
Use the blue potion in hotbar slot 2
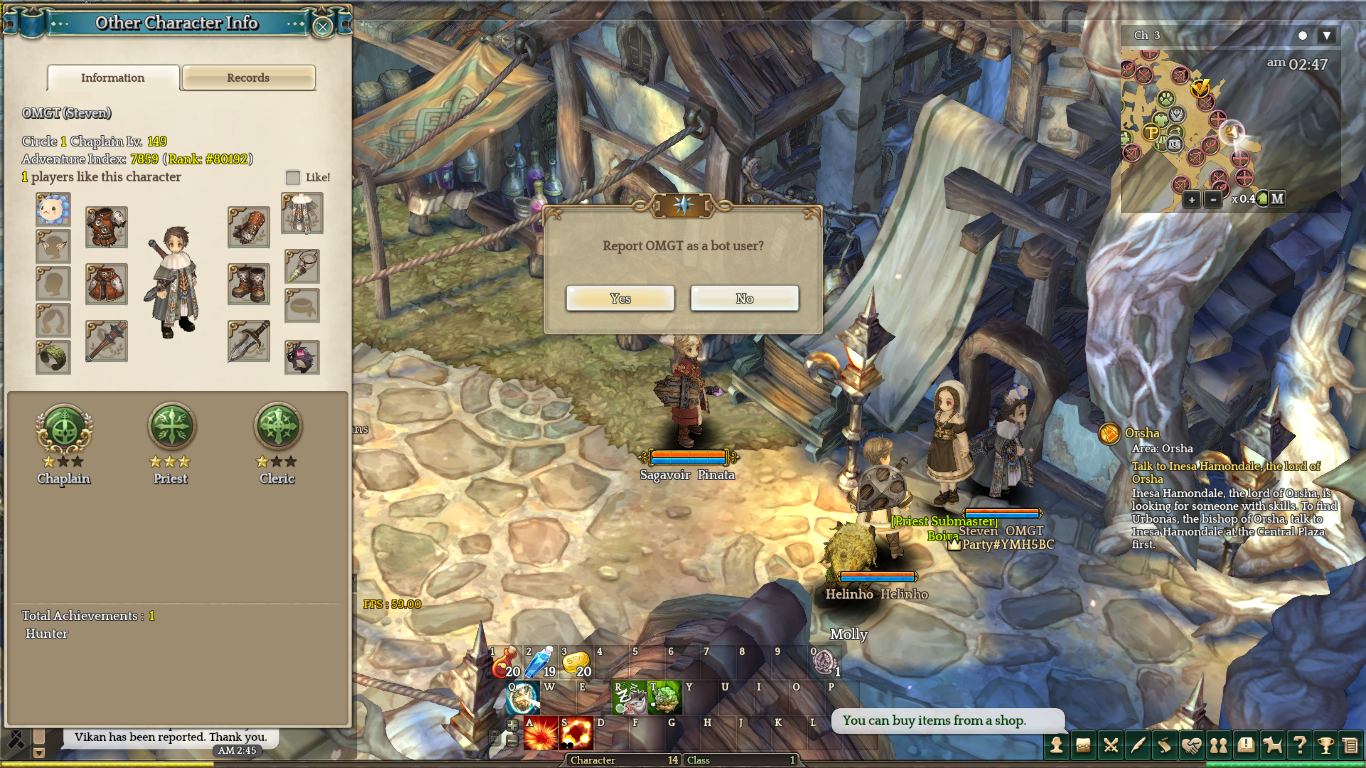pos(540,663)
